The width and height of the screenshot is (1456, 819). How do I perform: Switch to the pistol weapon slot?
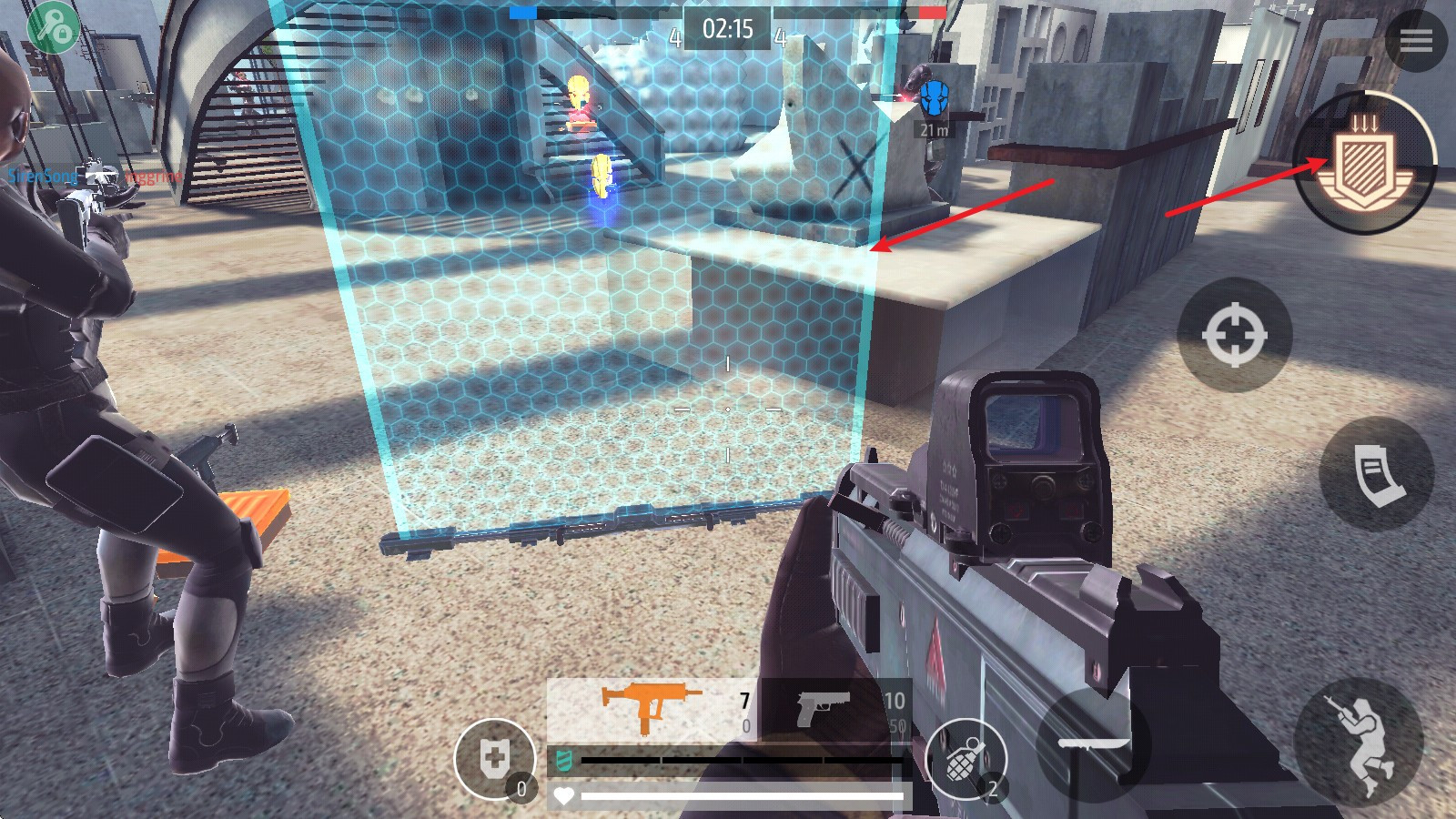click(x=835, y=709)
